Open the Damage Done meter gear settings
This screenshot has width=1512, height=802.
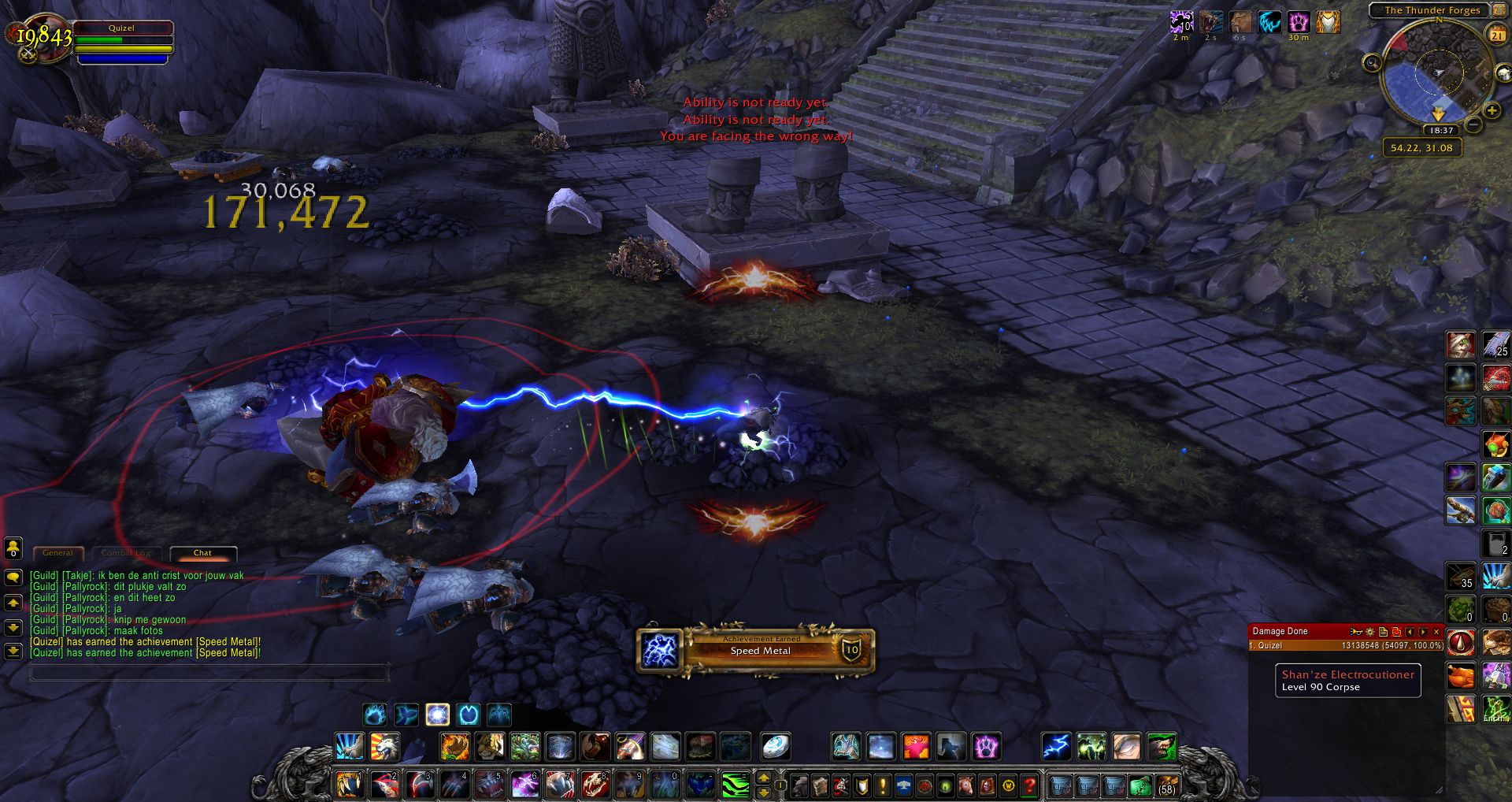(x=1369, y=632)
